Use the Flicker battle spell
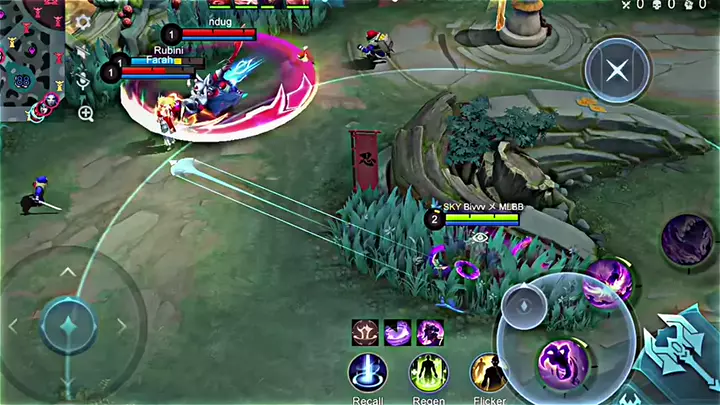 pyautogui.click(x=489, y=374)
